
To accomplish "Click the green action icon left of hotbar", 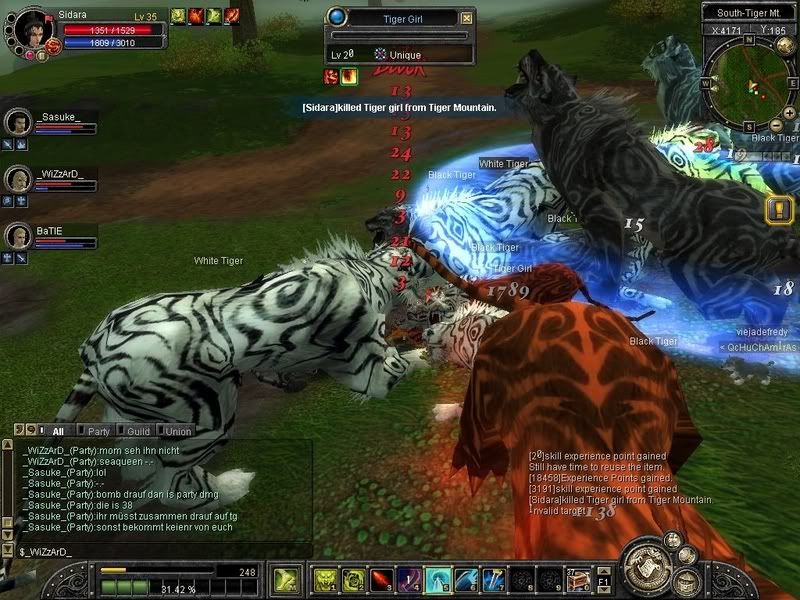I will (284, 579).
